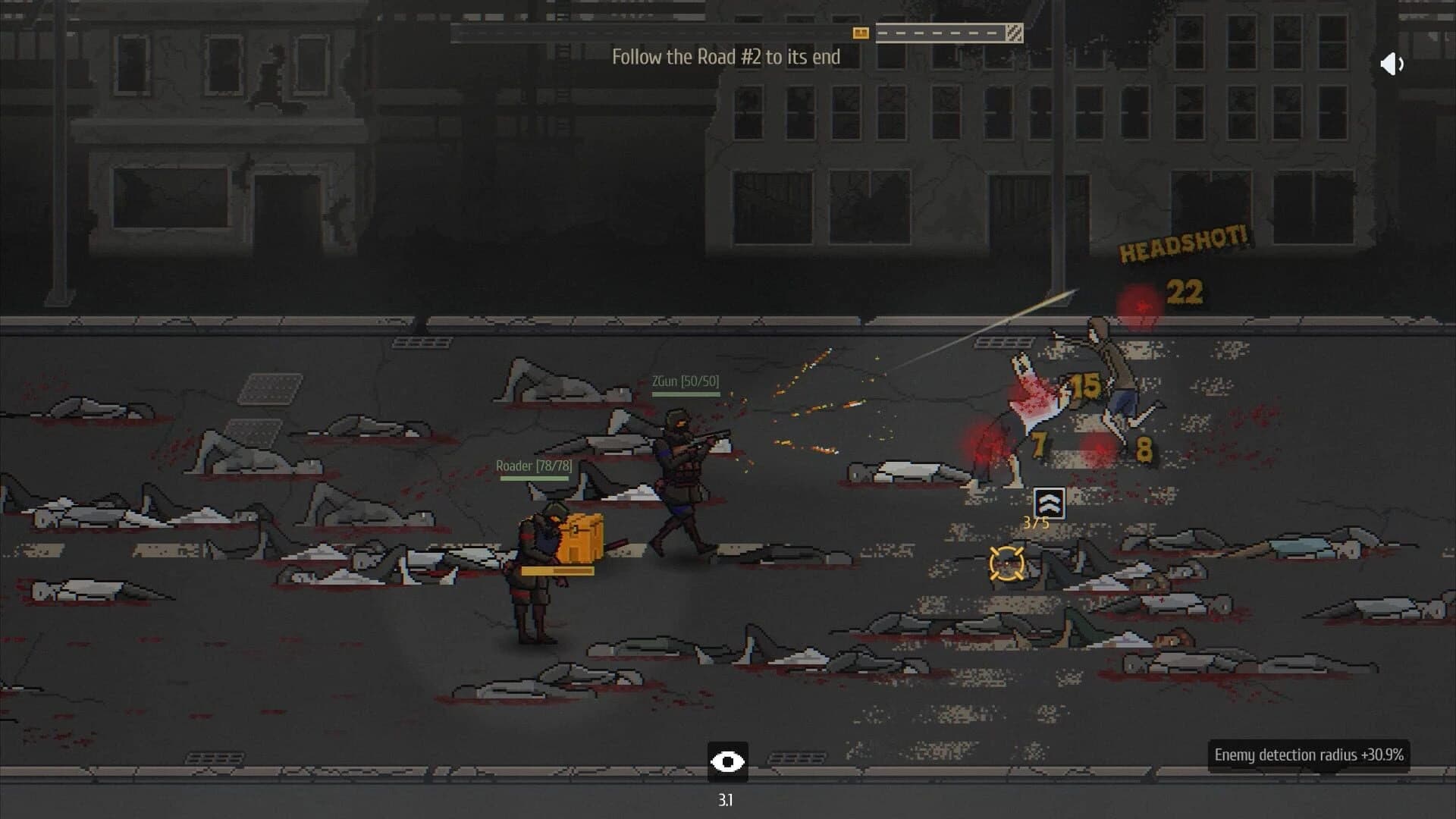Click the striped finish marker on the road bar

point(1016,32)
